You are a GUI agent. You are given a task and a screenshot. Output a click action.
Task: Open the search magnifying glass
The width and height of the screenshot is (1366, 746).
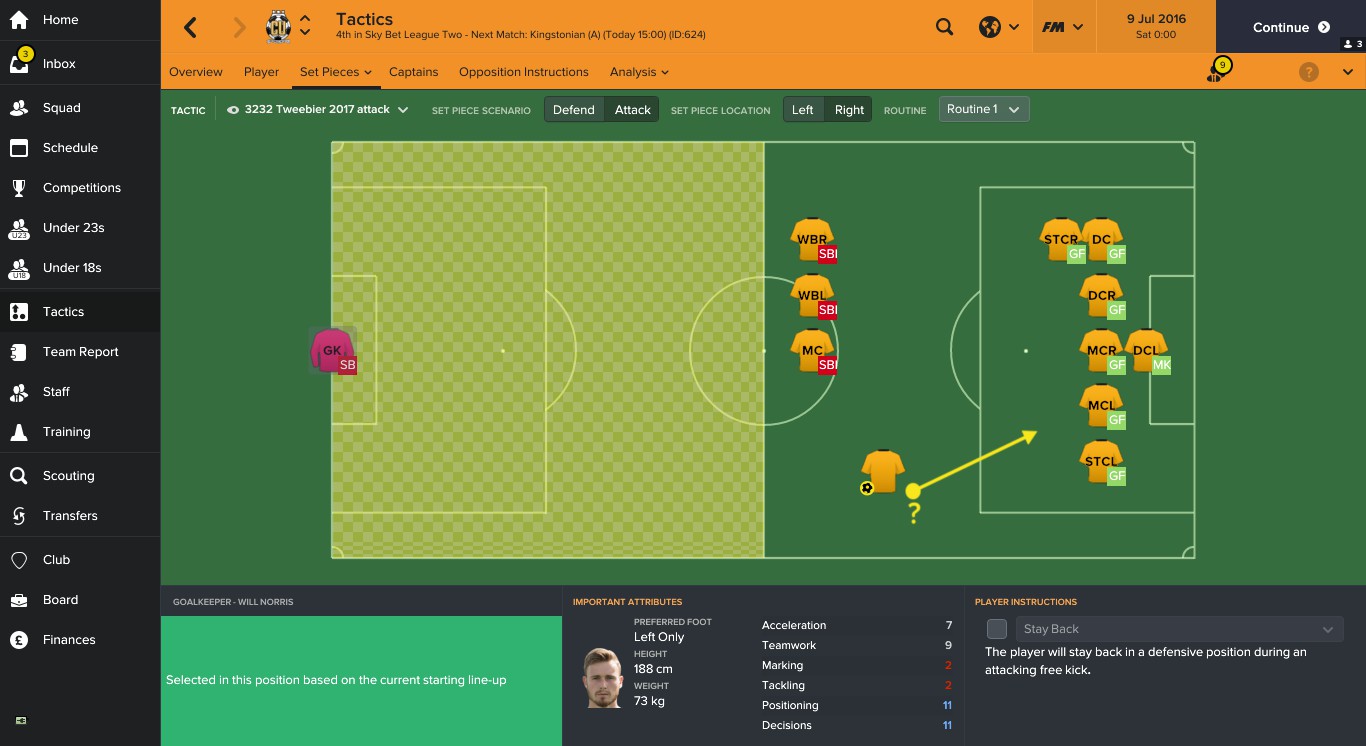944,27
